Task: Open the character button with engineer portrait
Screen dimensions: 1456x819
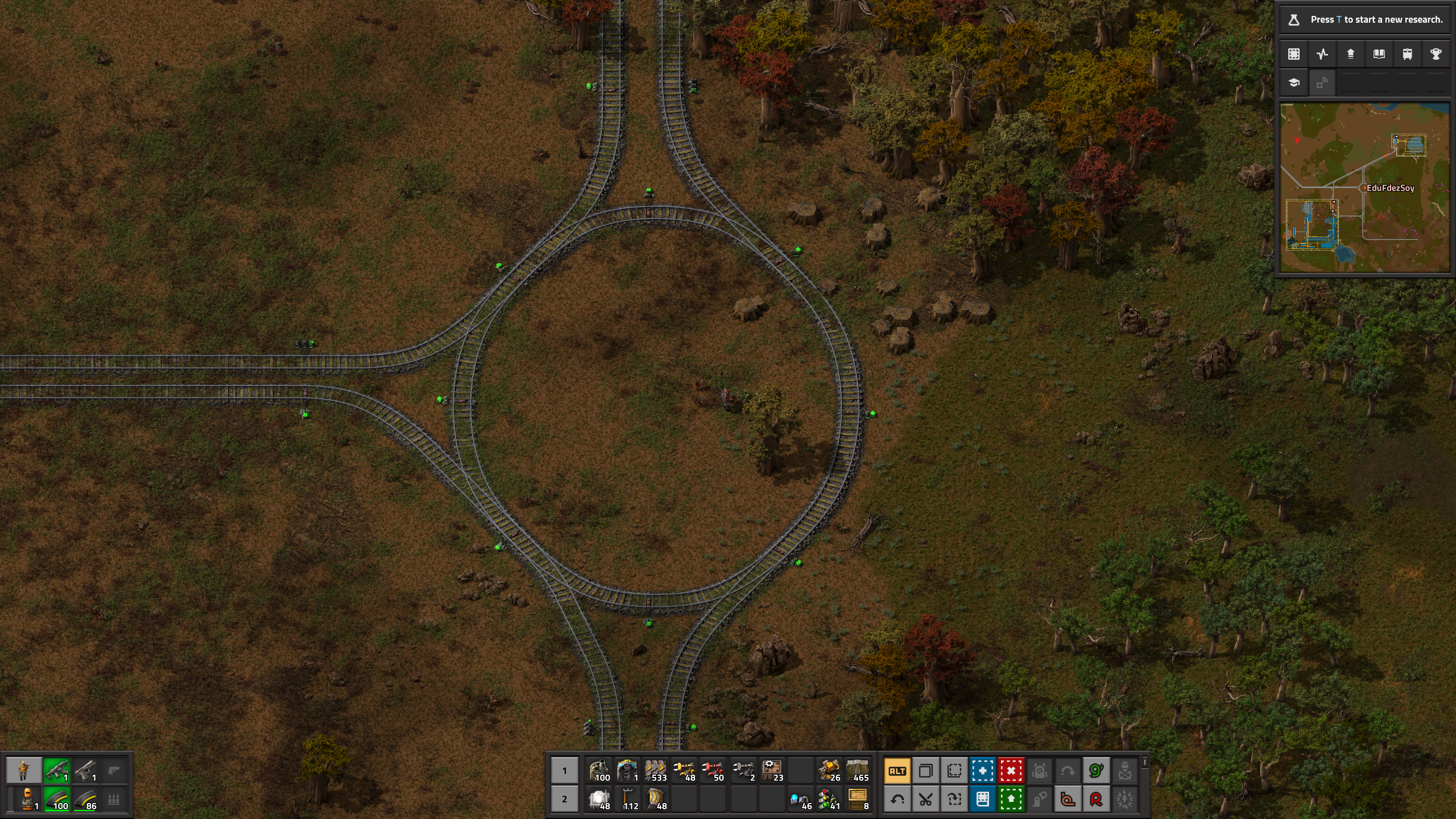Action: [24, 771]
